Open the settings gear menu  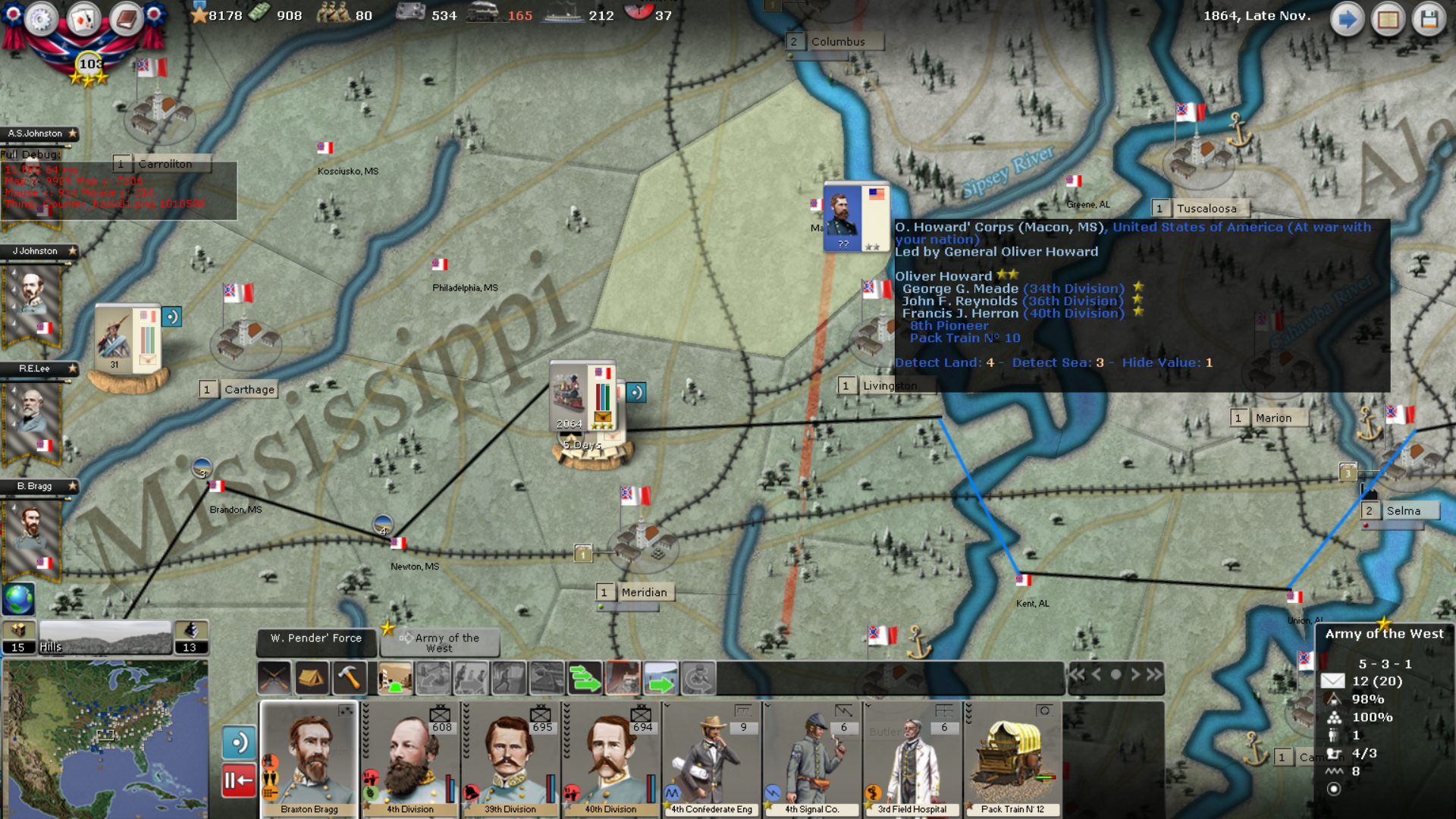coord(42,19)
